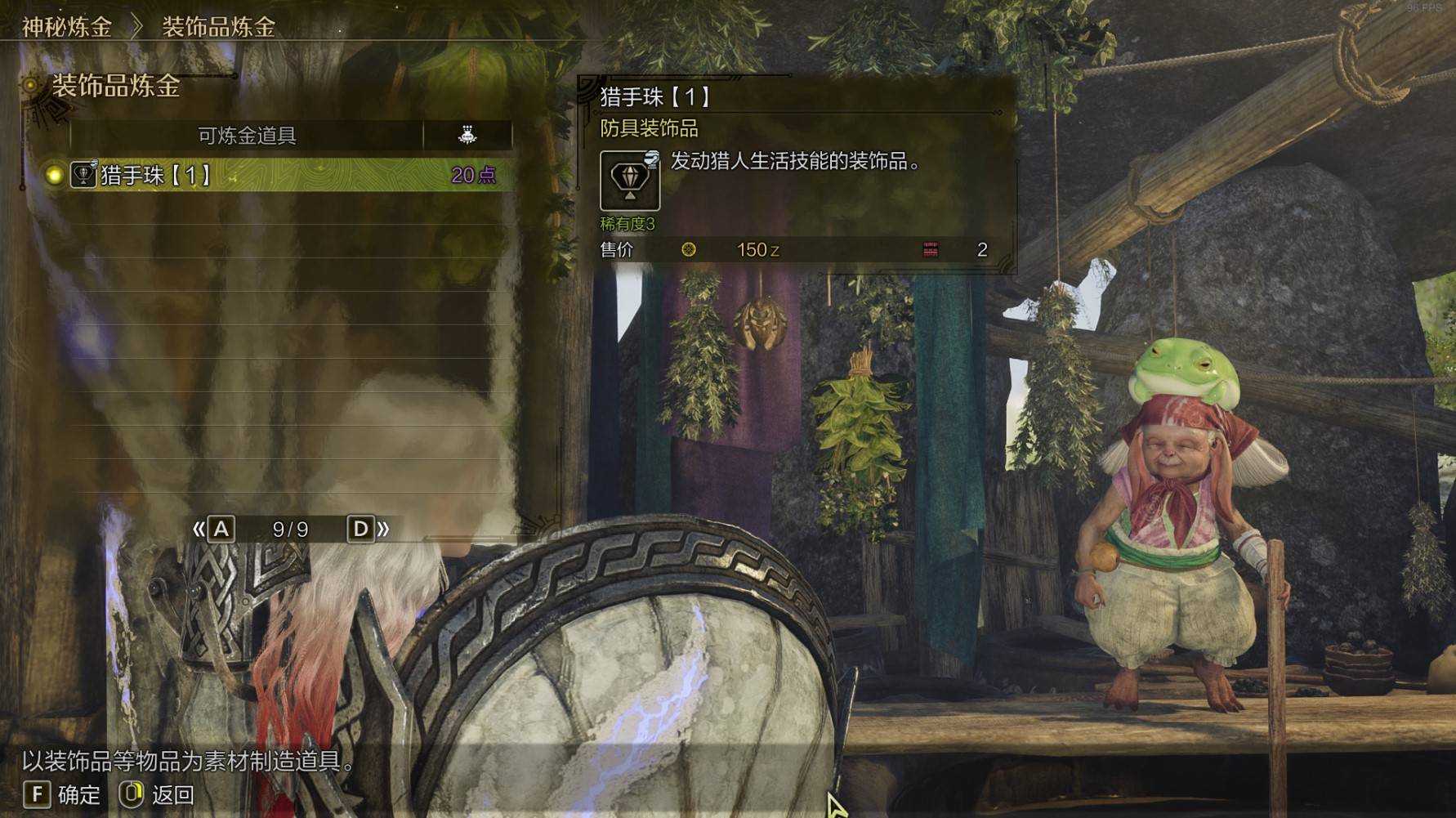Select the 猎手珠【1】 trophy icon in the list
1456x818 pixels.
tap(82, 173)
